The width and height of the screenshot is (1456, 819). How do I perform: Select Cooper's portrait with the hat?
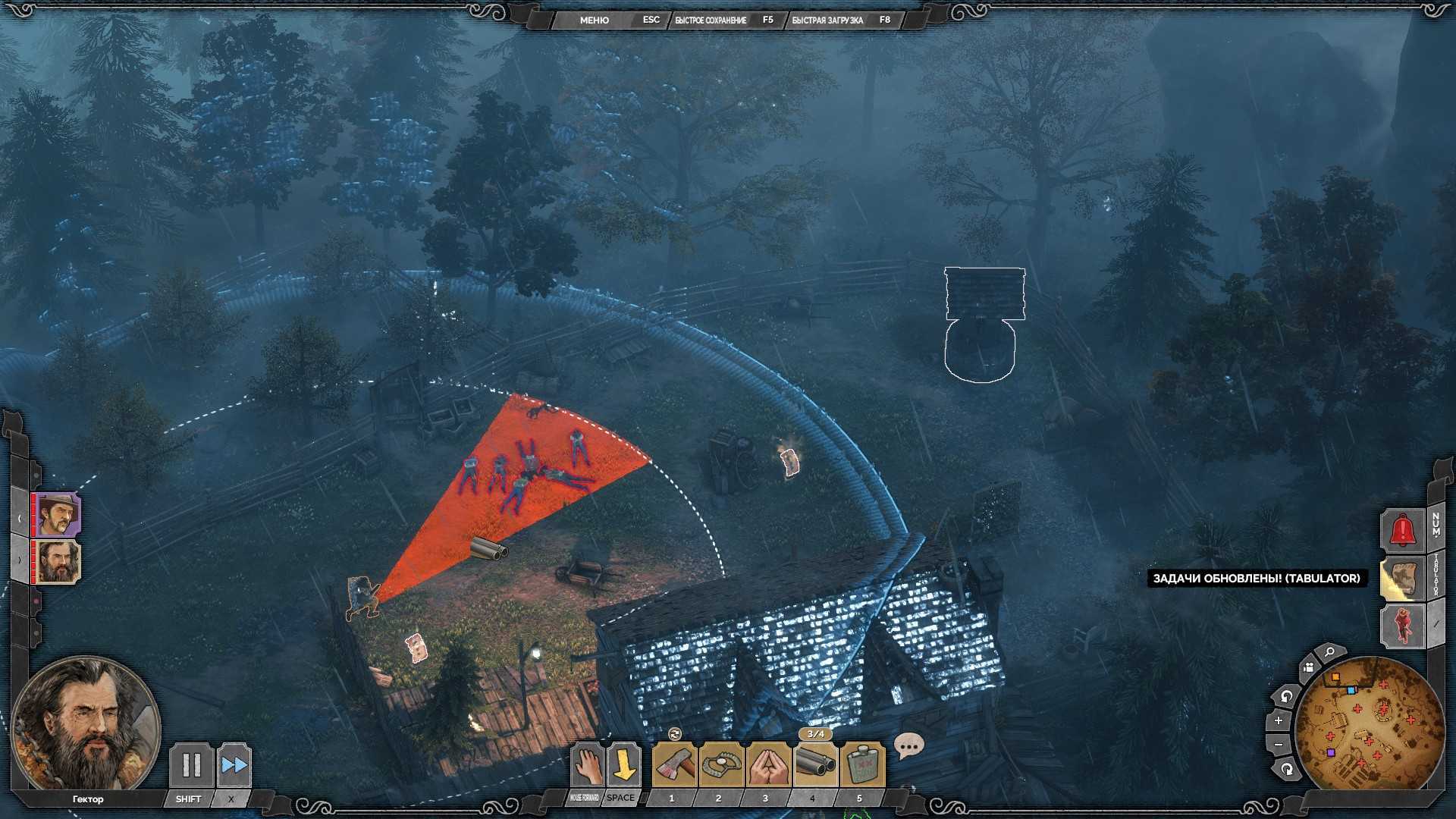click(x=58, y=514)
